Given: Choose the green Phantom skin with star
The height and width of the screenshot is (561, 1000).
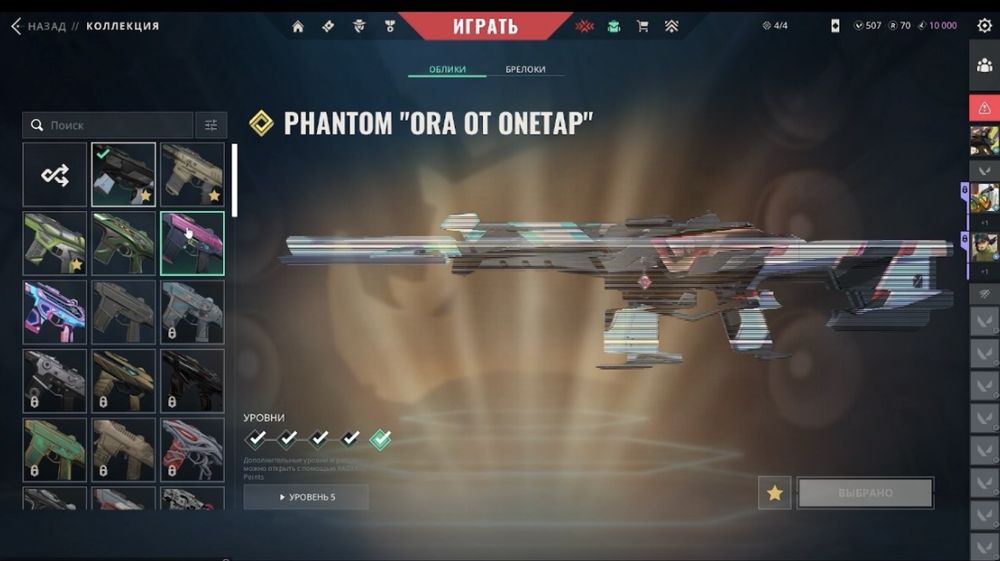Looking at the screenshot, I should click(x=54, y=243).
